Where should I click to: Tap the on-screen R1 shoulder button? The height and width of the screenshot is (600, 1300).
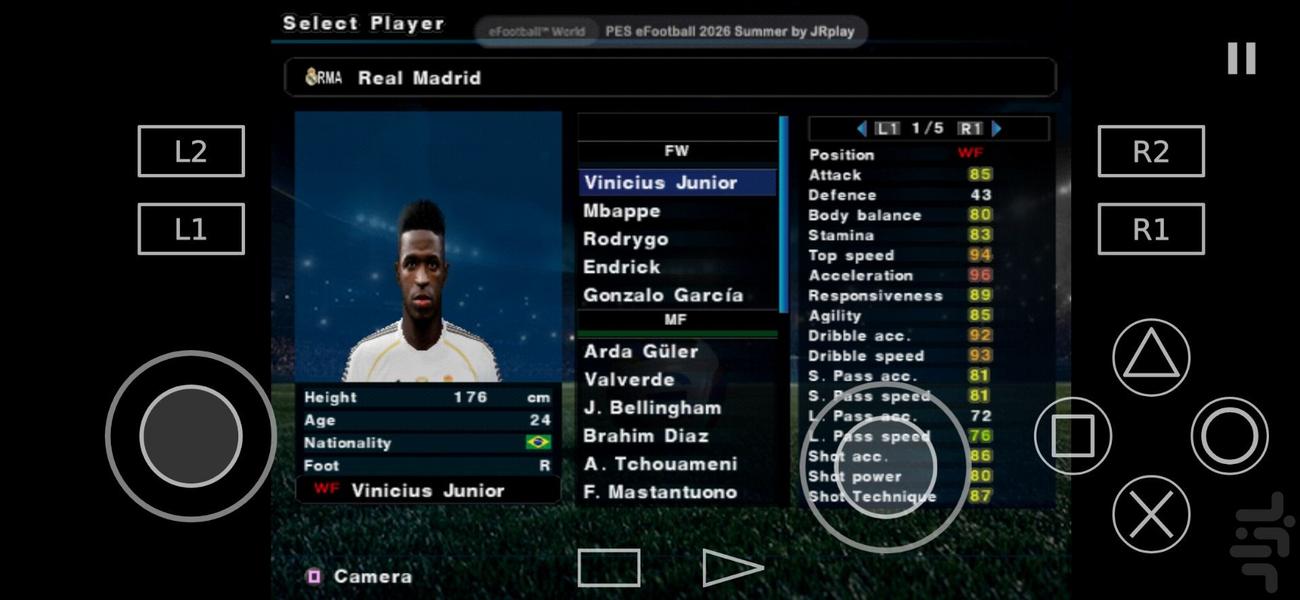(x=1151, y=229)
